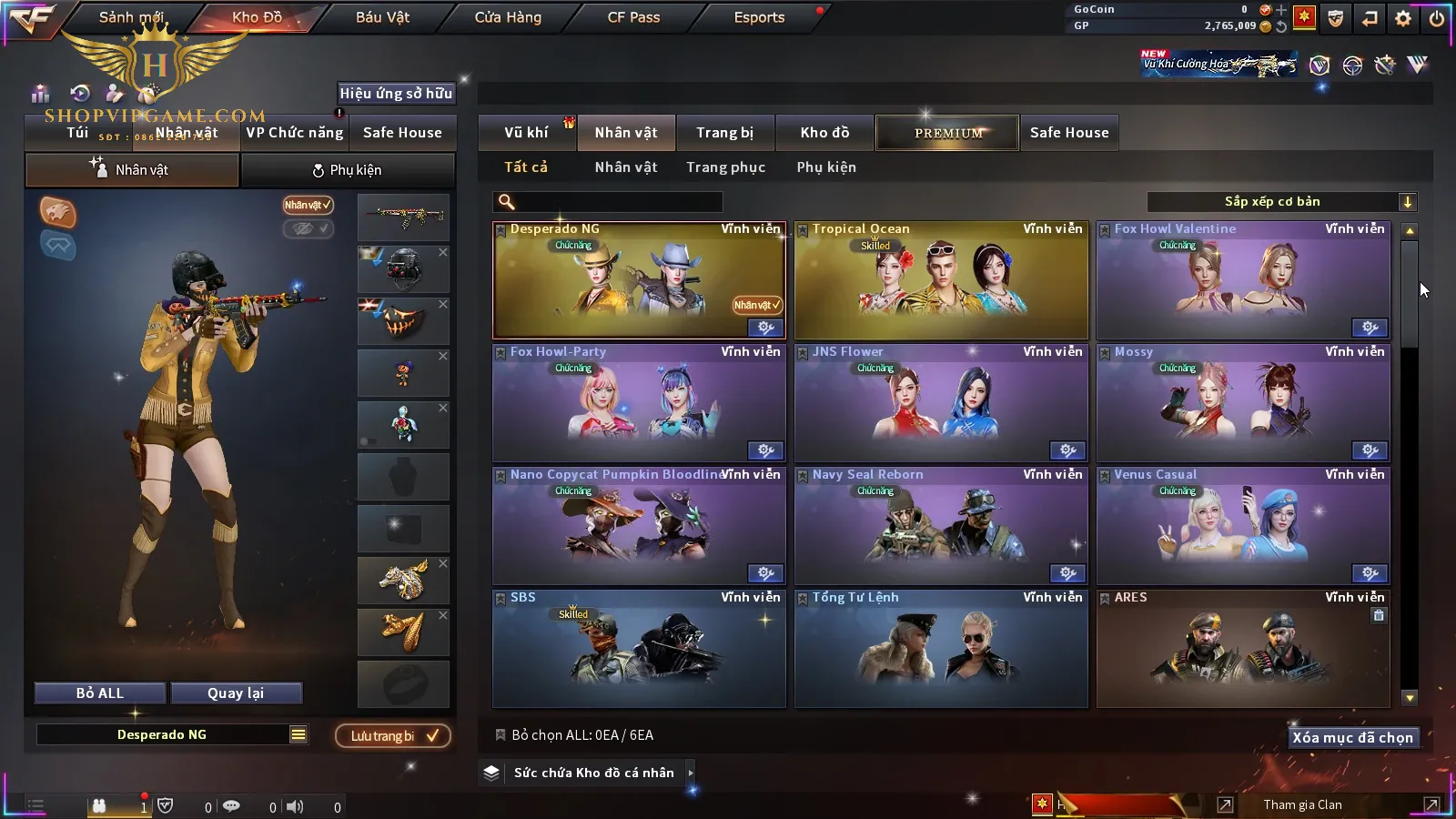Switch to the Phụ kiện sub-tab in bag
1456x819 pixels.
pos(348,170)
